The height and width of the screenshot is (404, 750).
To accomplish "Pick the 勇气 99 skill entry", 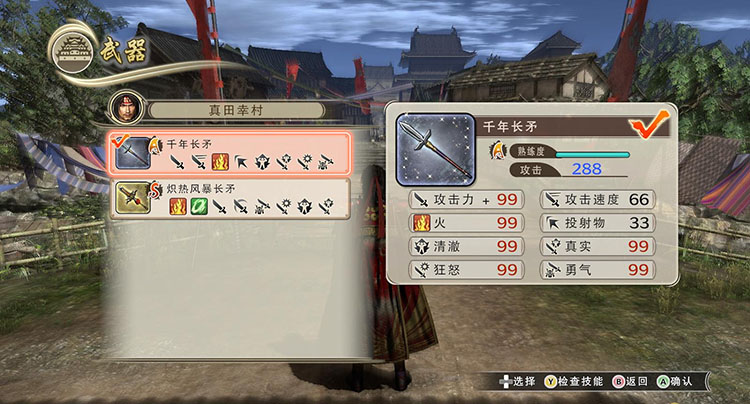I will click(597, 270).
